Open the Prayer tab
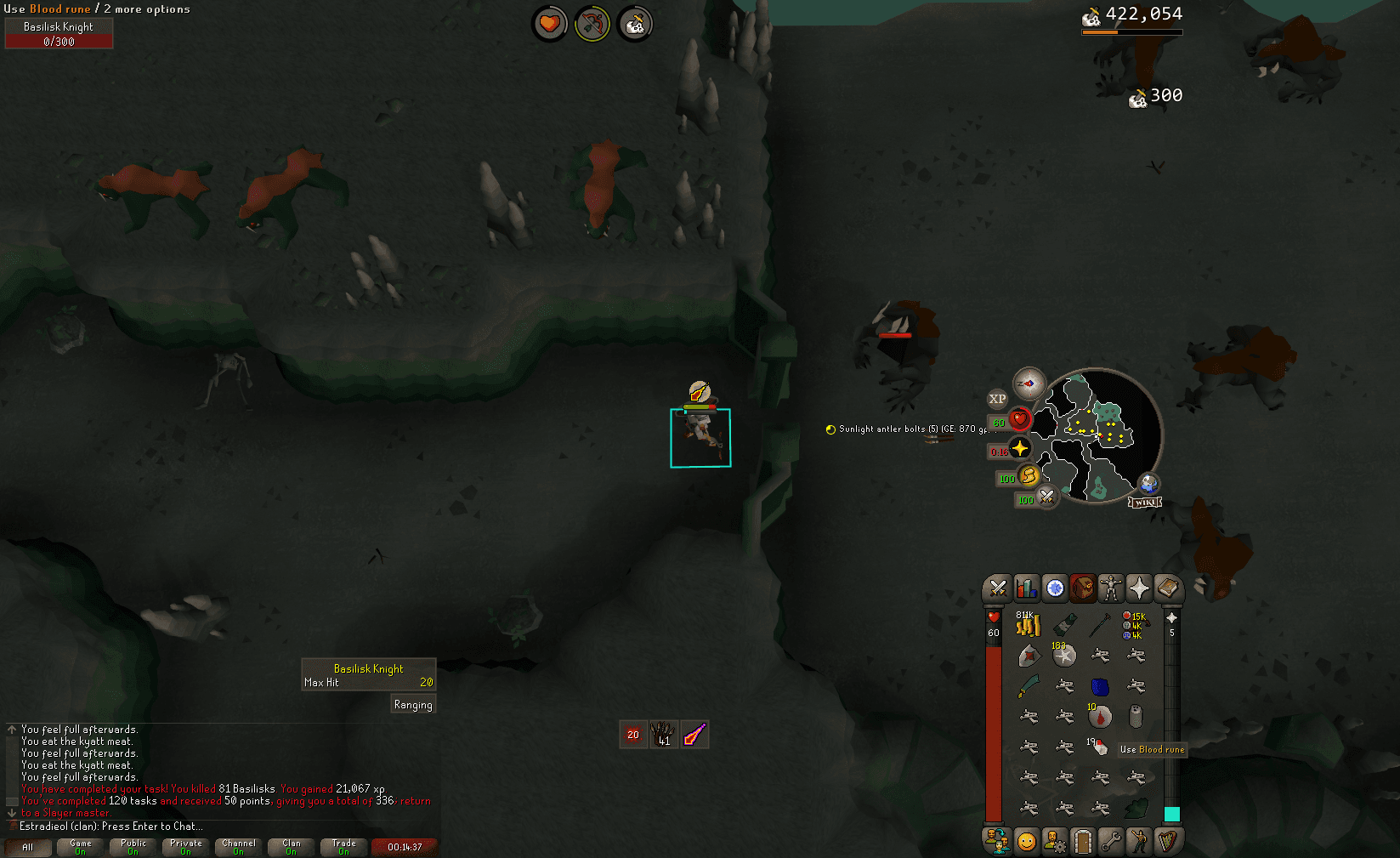 [1139, 588]
